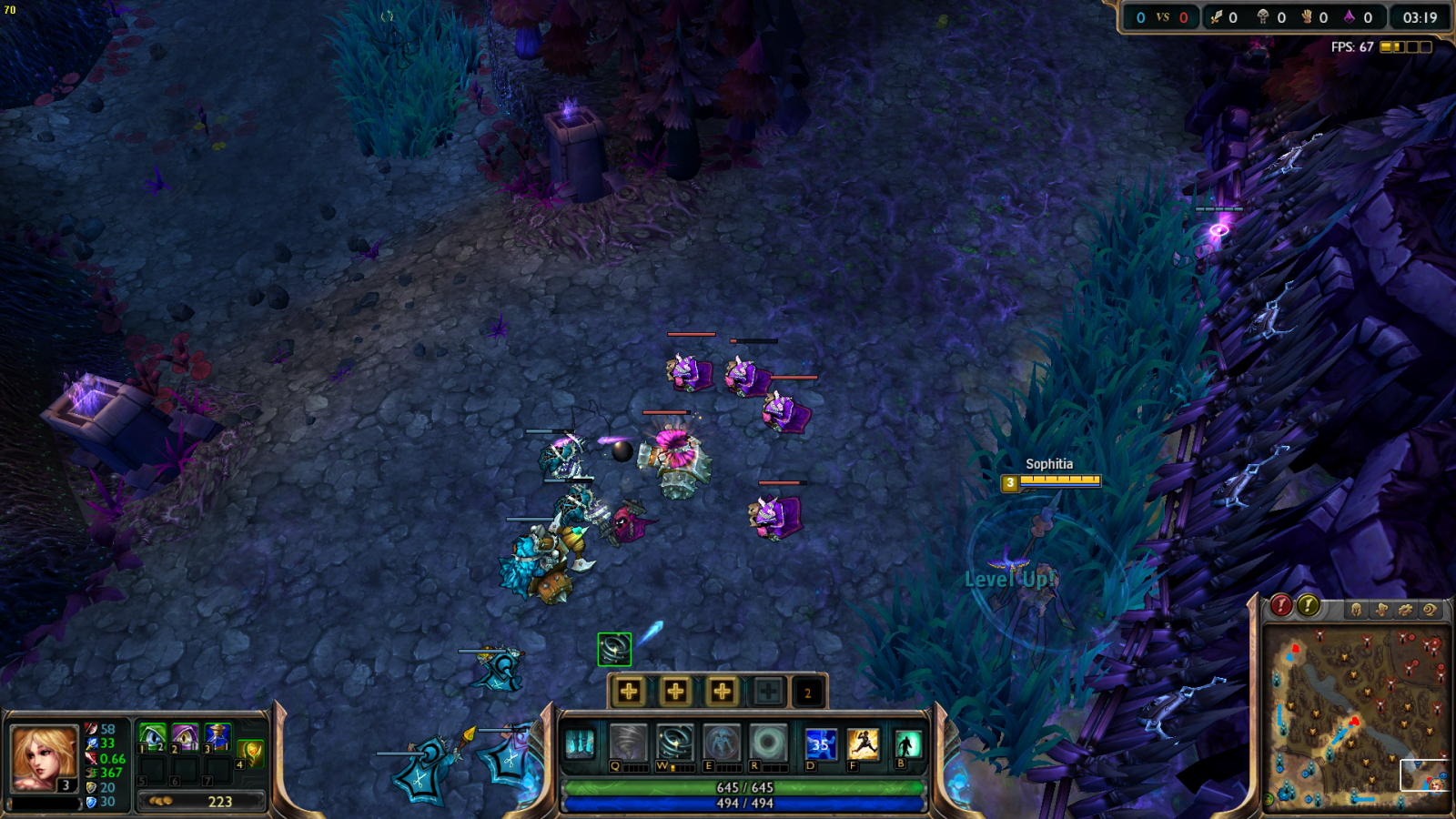1456x819 pixels.
Task: Use the E shield ability
Action: [x=722, y=743]
